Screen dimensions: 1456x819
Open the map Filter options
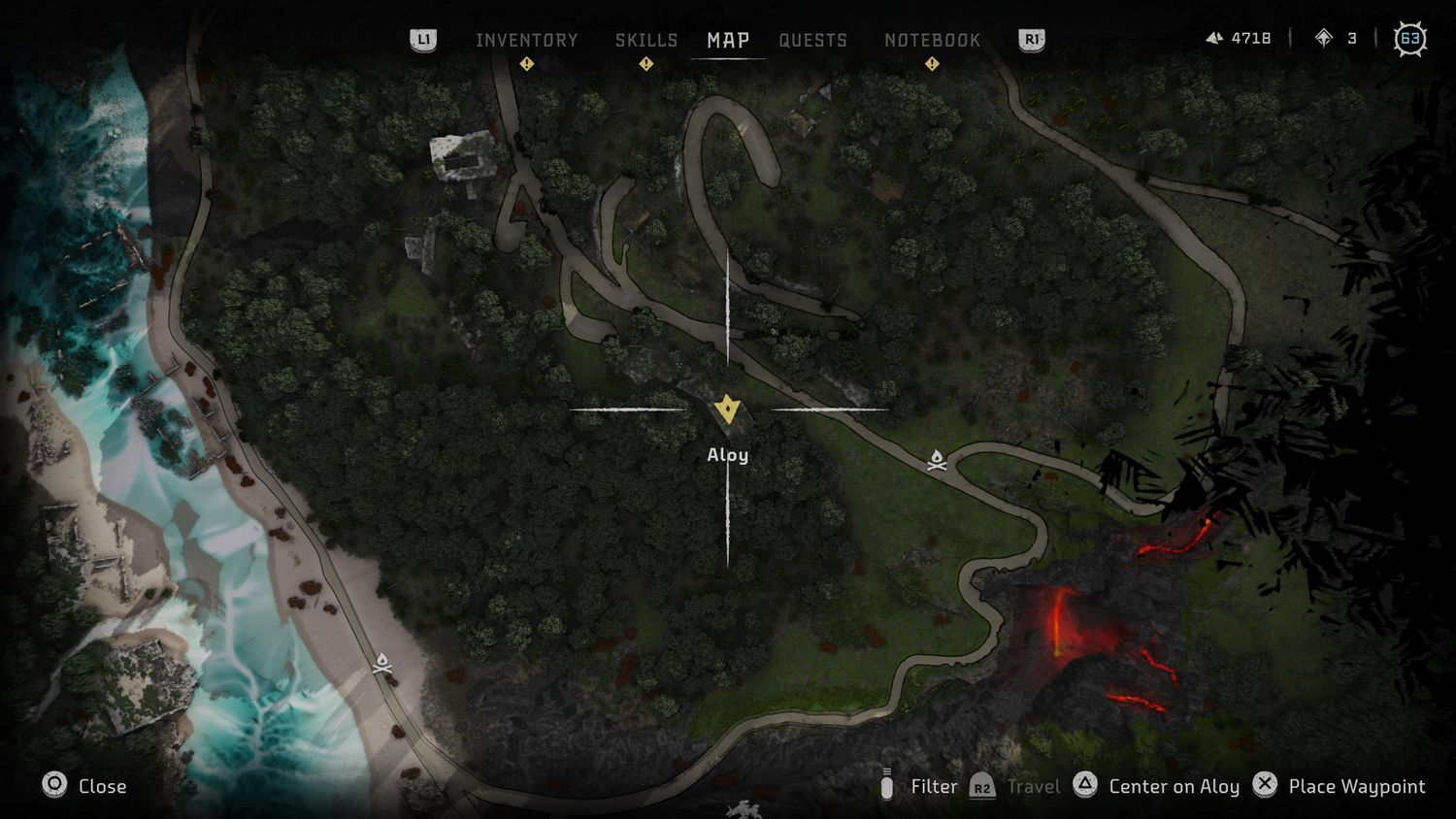point(918,786)
